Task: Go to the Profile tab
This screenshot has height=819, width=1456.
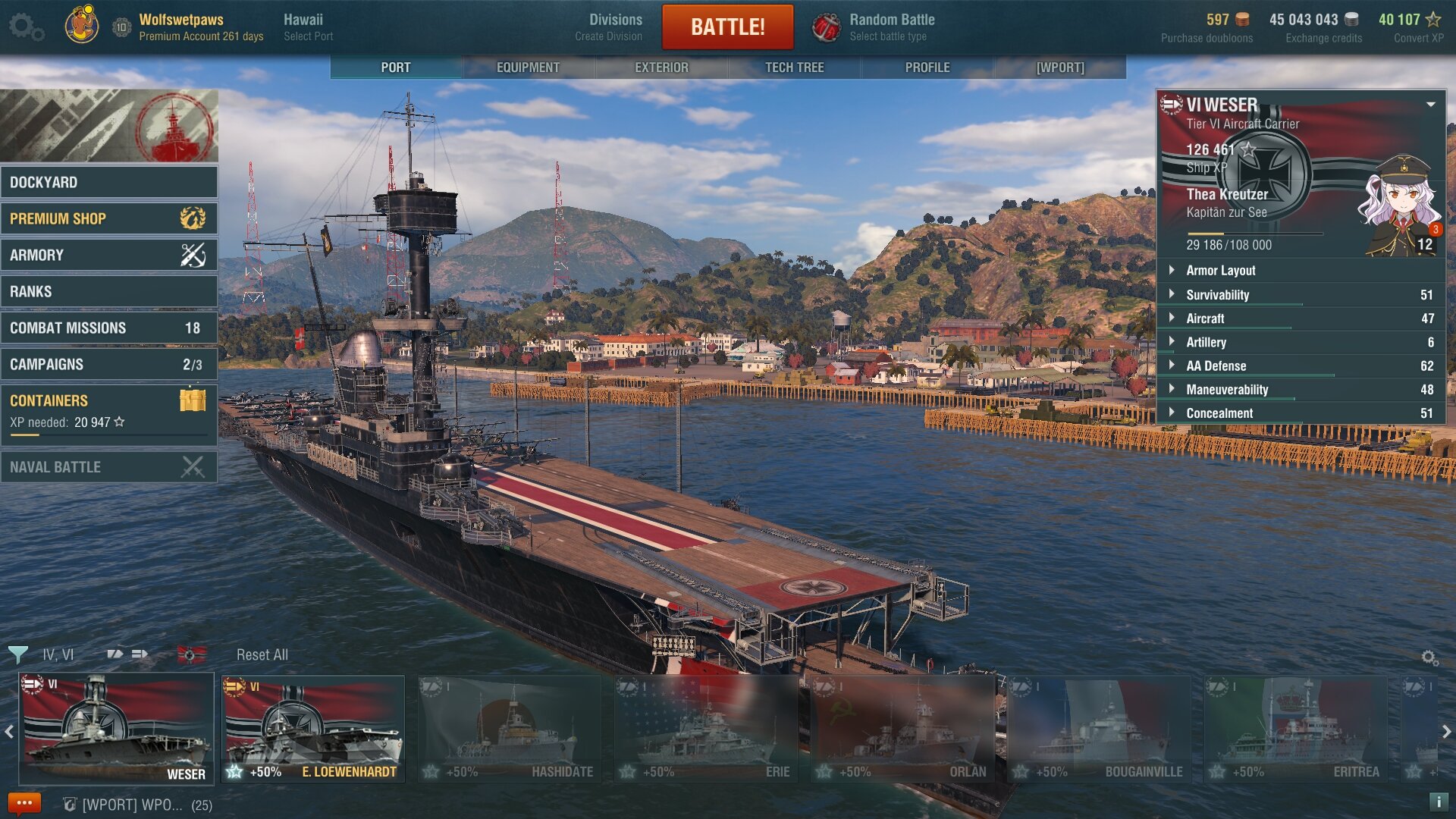Action: click(x=927, y=67)
